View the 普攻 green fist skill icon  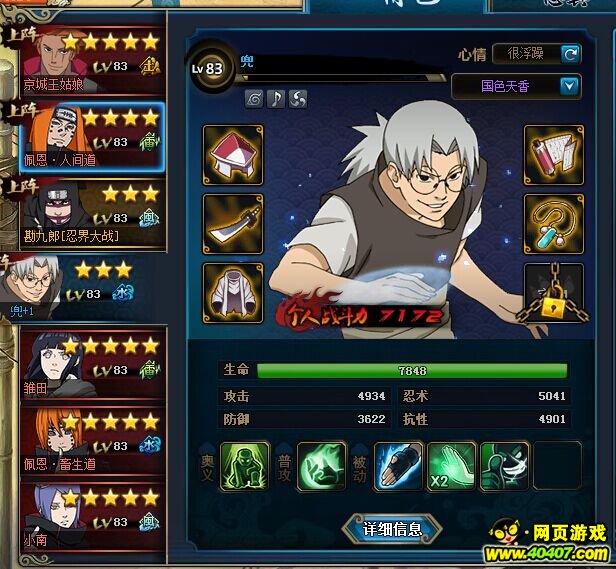(322, 466)
